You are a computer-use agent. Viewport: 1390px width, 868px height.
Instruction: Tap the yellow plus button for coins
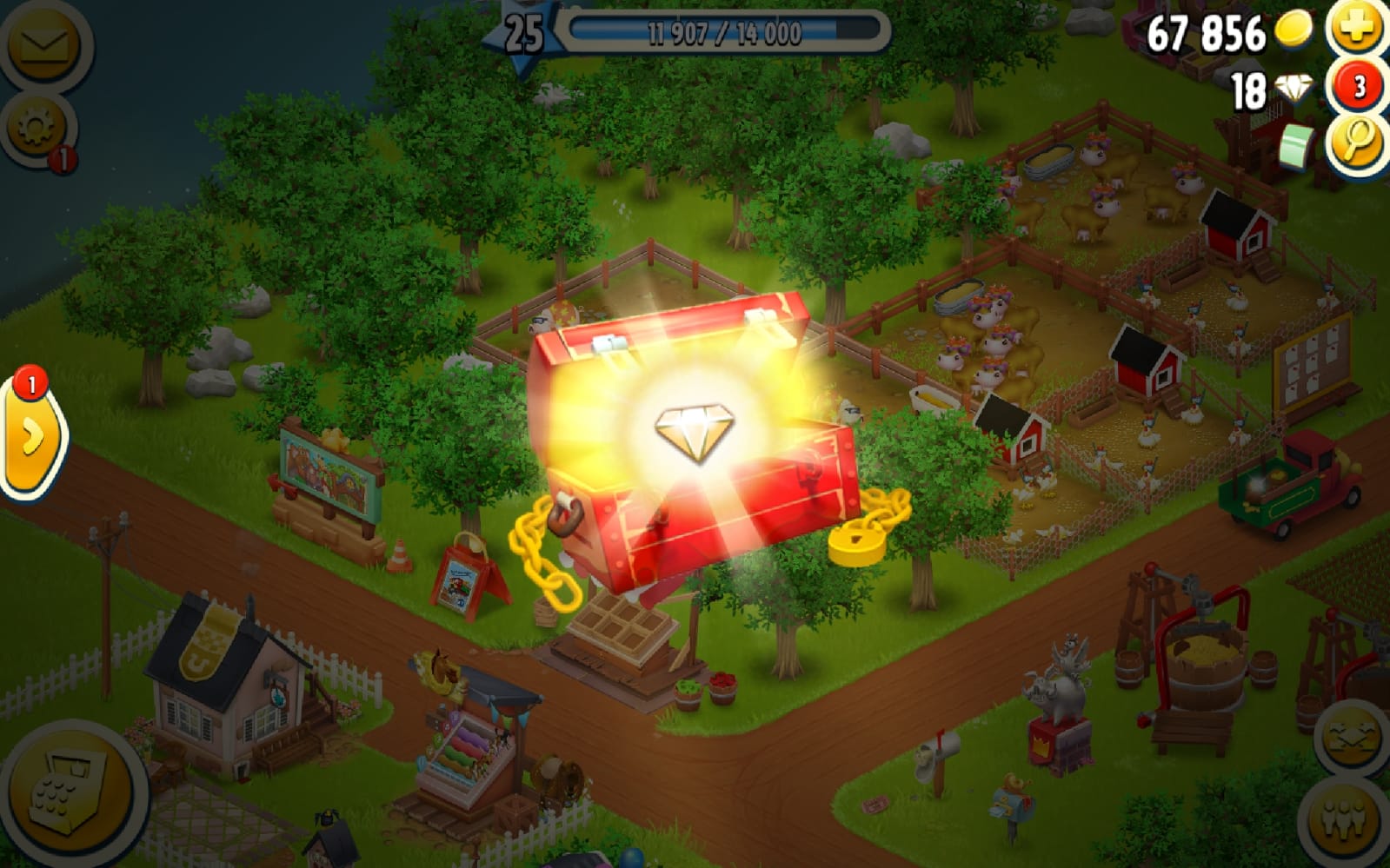[1356, 28]
